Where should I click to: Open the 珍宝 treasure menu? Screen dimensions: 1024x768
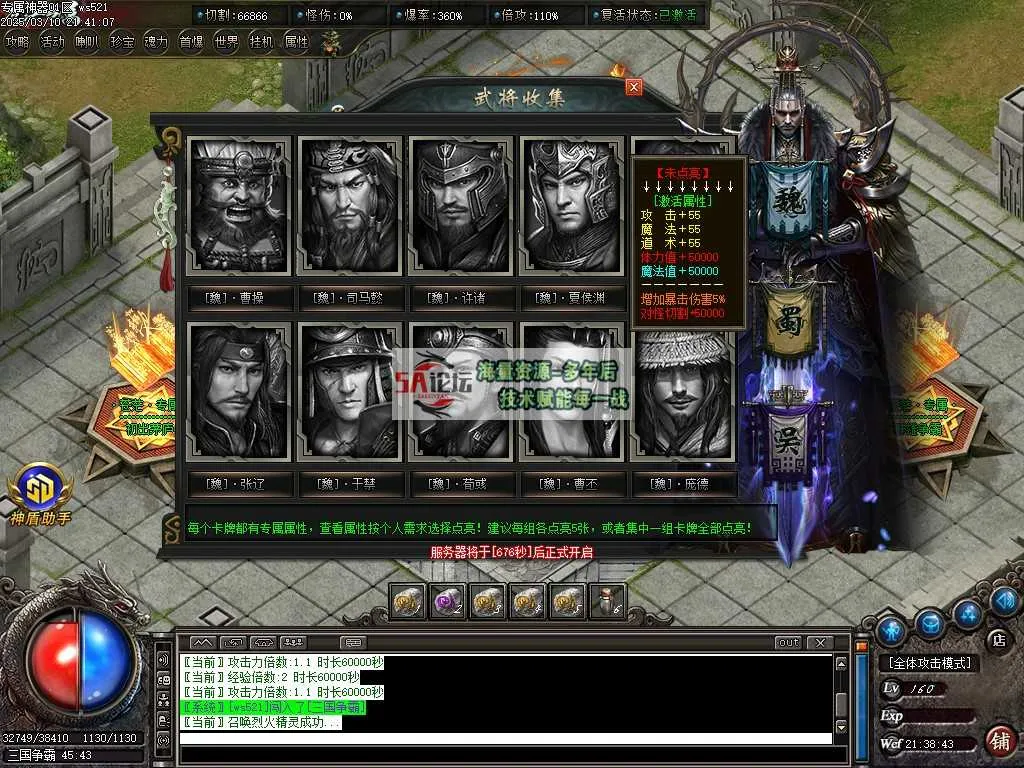(122, 42)
